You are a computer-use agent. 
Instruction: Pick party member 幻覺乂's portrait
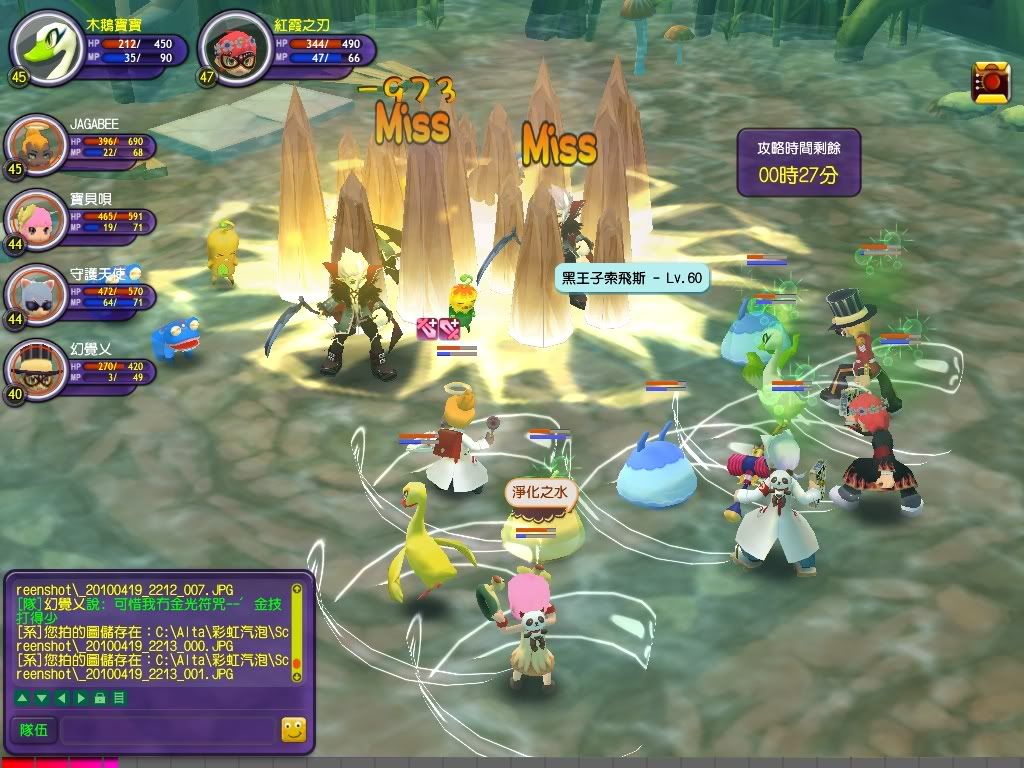[34, 370]
